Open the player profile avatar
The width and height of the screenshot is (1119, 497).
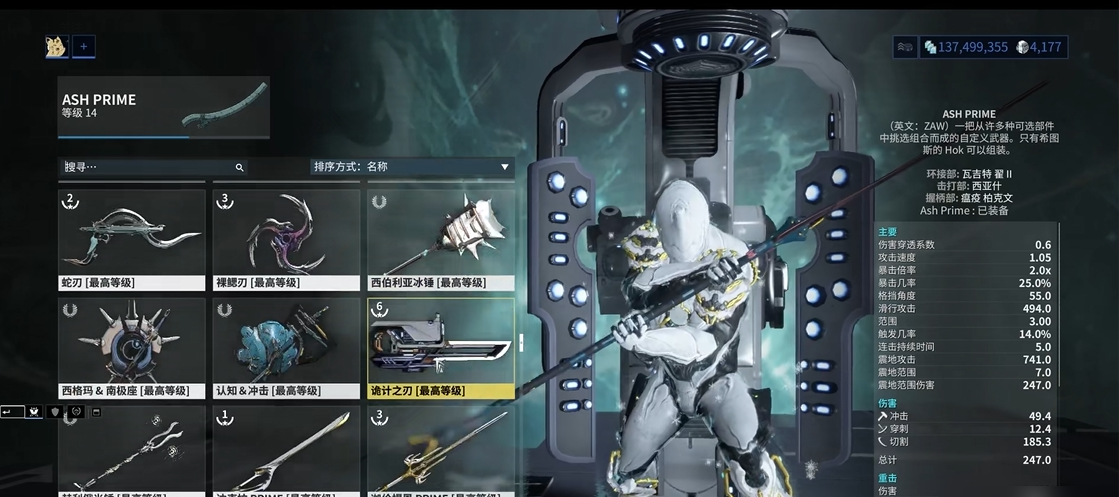[x=56, y=46]
